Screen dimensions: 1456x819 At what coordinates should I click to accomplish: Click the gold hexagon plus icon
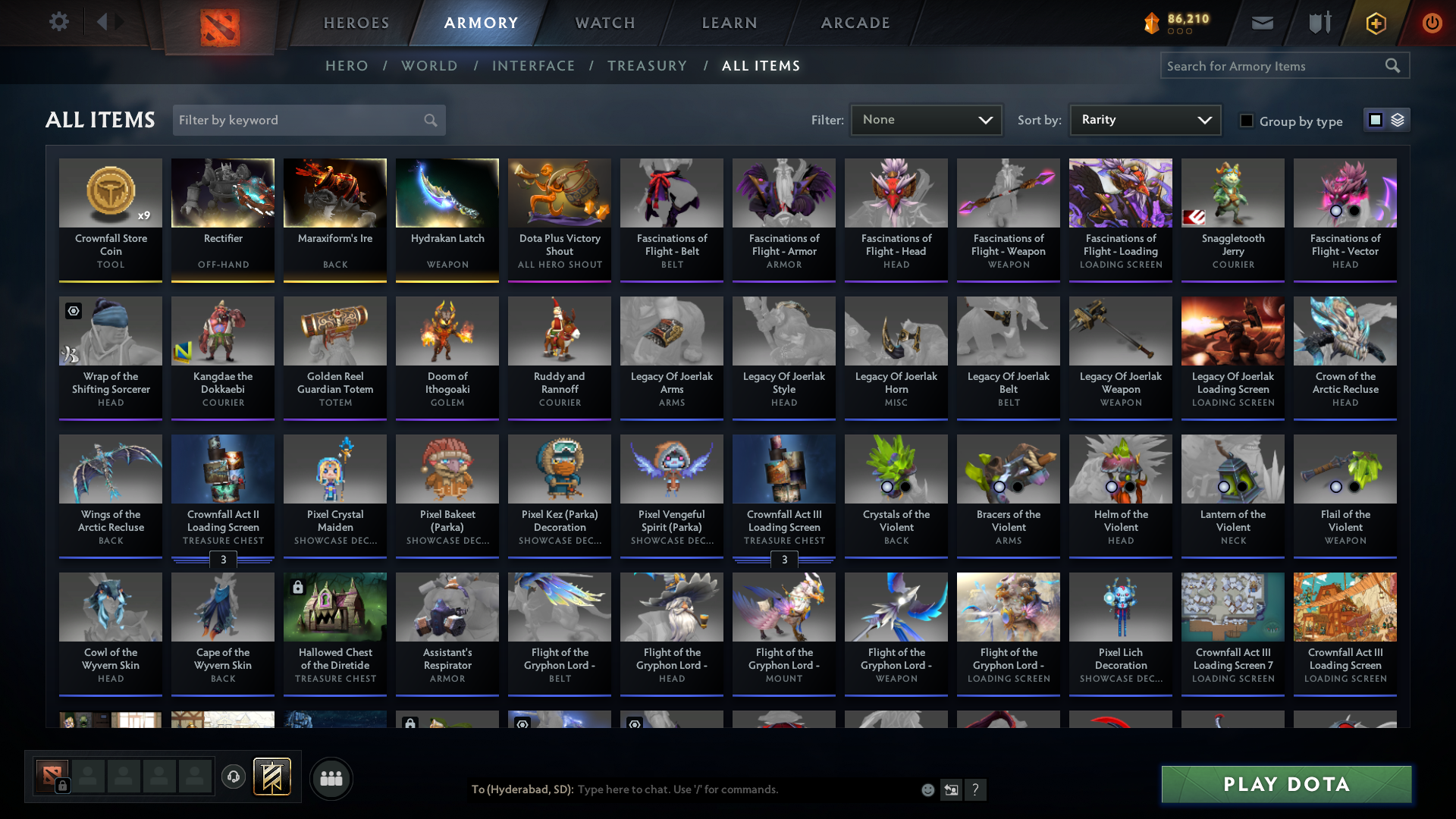[x=1375, y=23]
